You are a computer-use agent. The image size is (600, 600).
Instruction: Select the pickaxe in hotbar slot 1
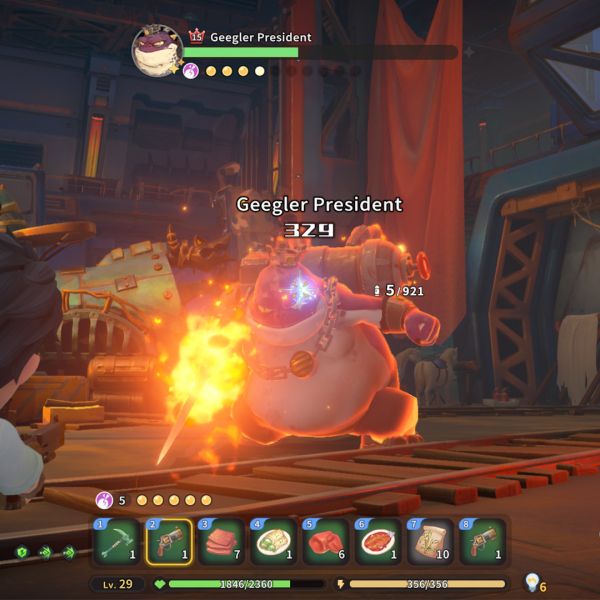(x=118, y=542)
